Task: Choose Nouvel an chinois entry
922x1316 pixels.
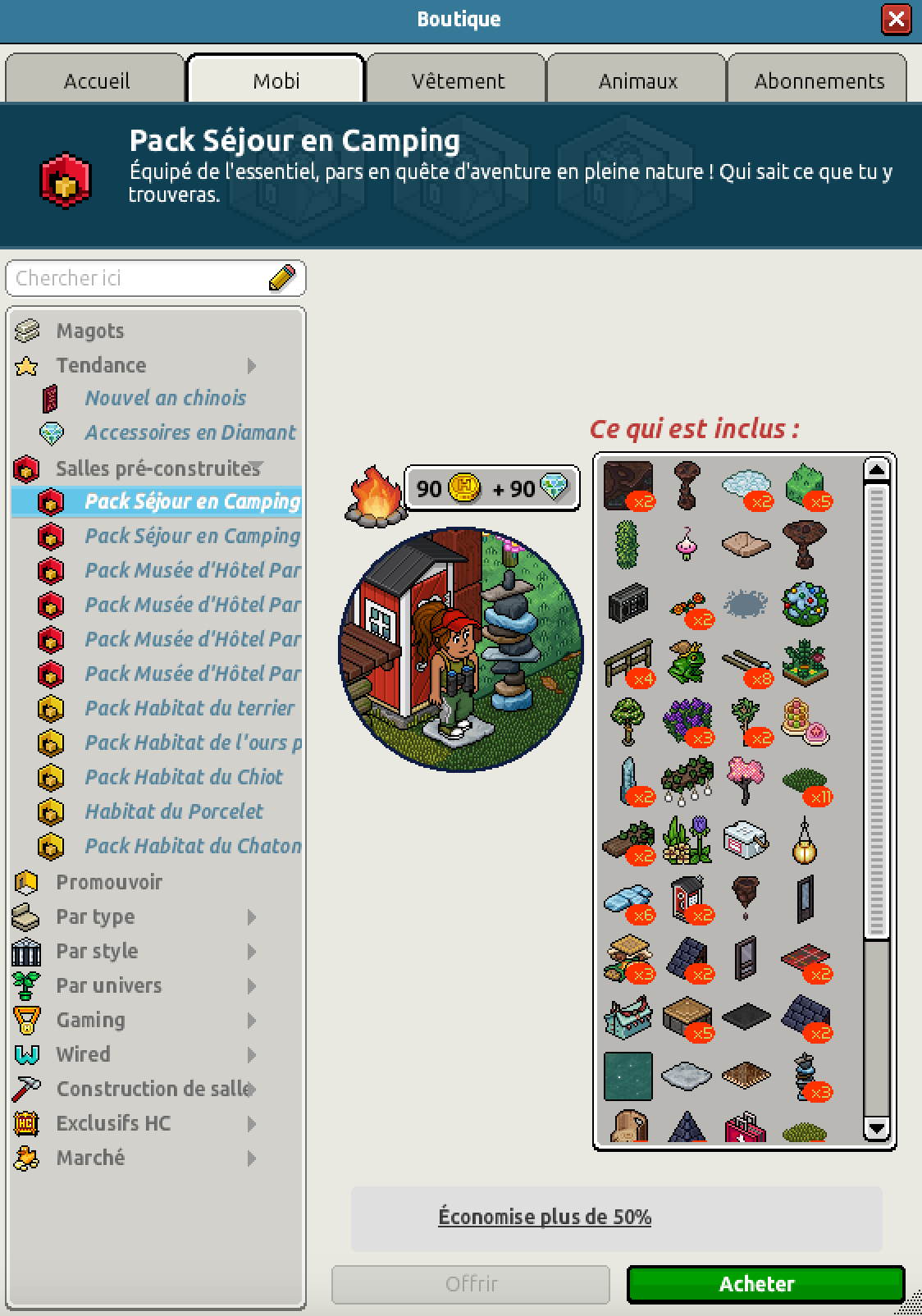Action: pos(165,398)
